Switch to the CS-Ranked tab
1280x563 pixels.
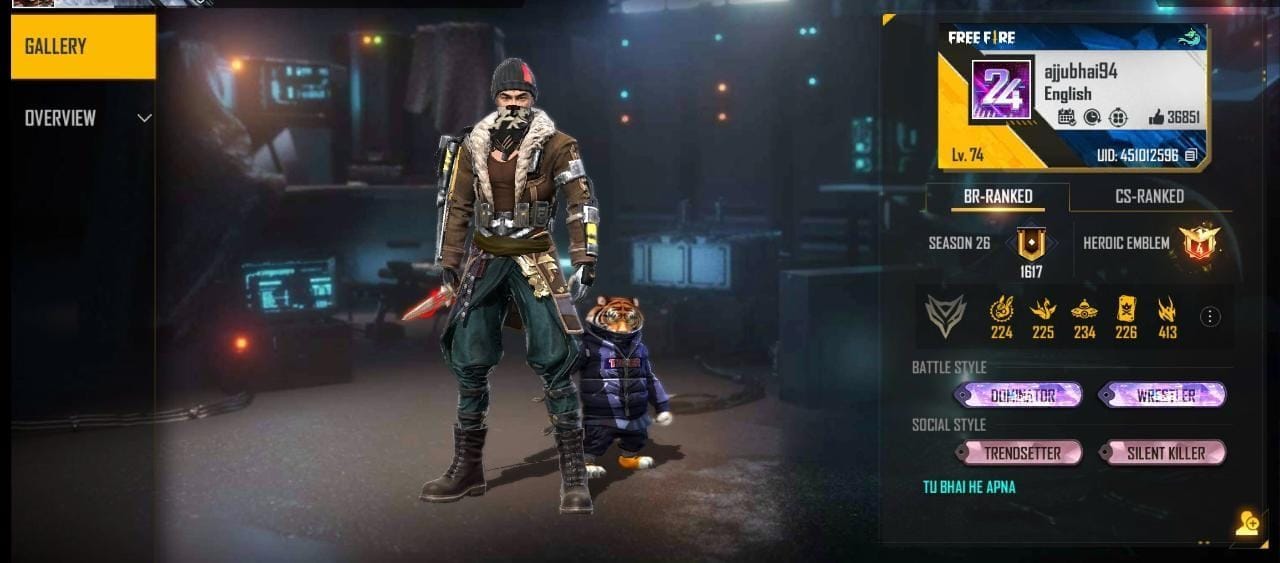(x=1149, y=196)
